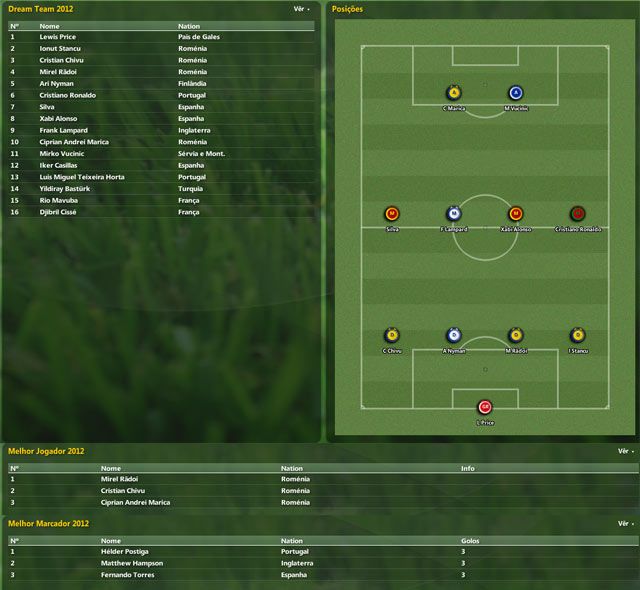Click the C Marica striker icon on pitch
Image resolution: width=640 pixels, height=590 pixels.
pyautogui.click(x=454, y=93)
